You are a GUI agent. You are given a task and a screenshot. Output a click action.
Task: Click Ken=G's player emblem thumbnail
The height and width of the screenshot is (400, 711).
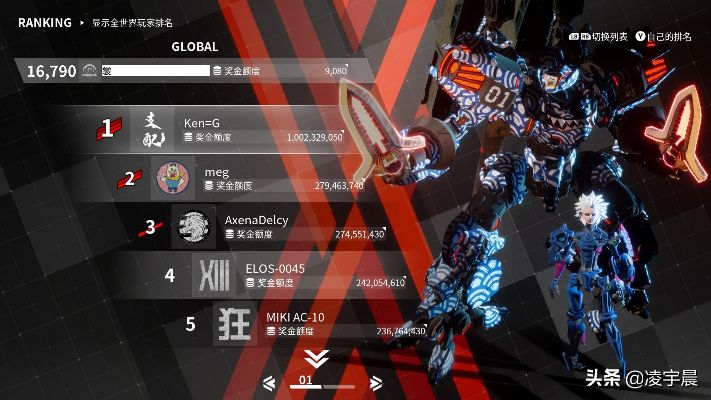pos(152,130)
